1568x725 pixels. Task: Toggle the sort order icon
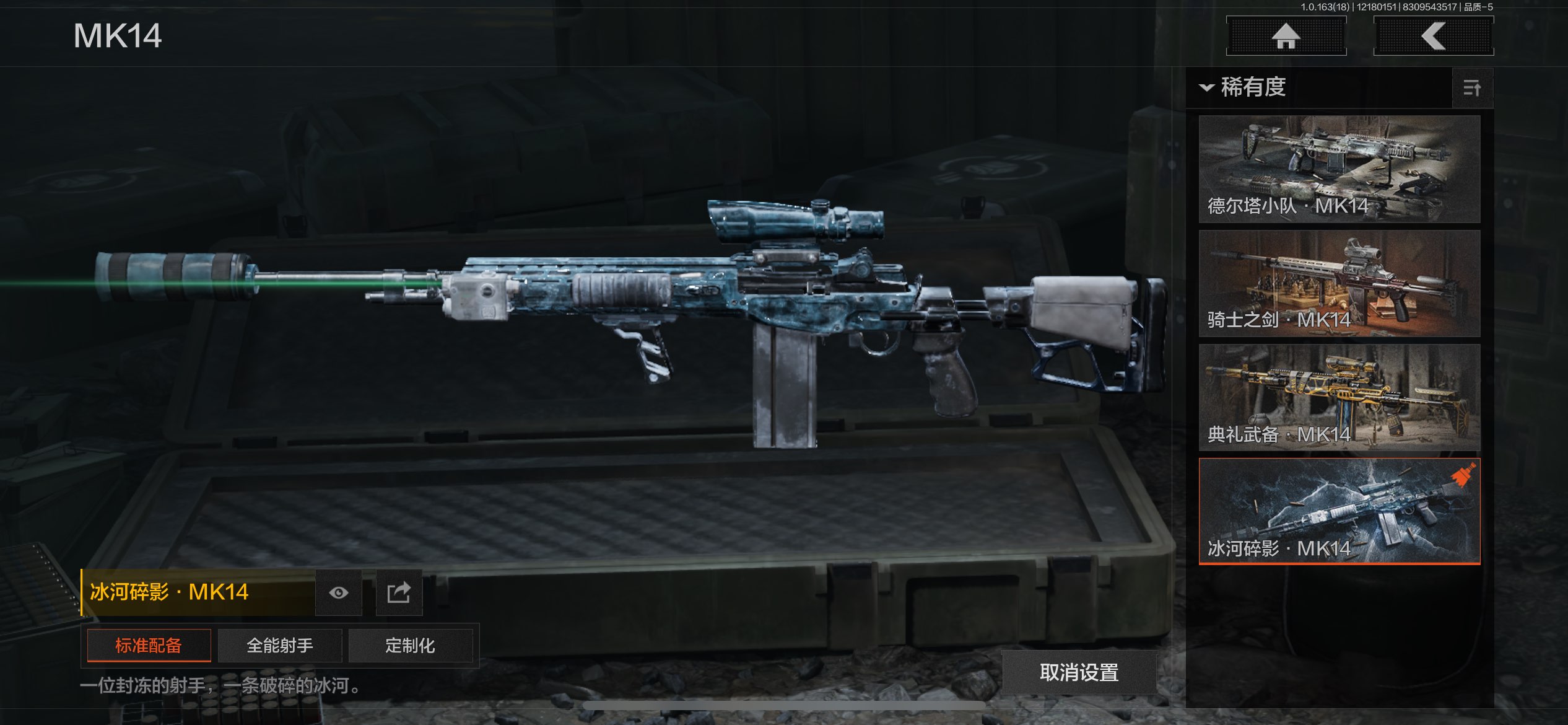(x=1472, y=88)
